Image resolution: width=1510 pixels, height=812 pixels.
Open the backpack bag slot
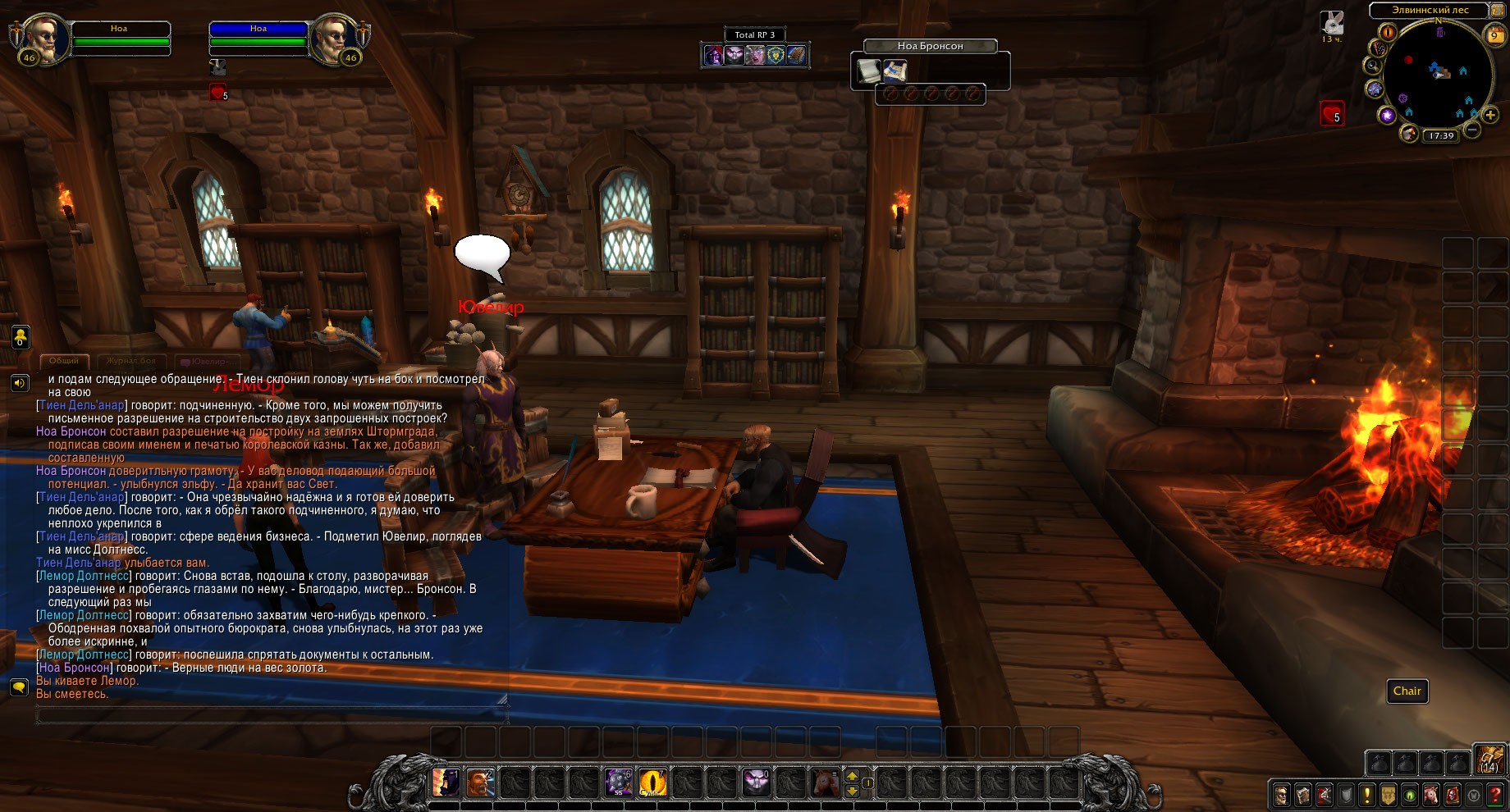point(1489,761)
